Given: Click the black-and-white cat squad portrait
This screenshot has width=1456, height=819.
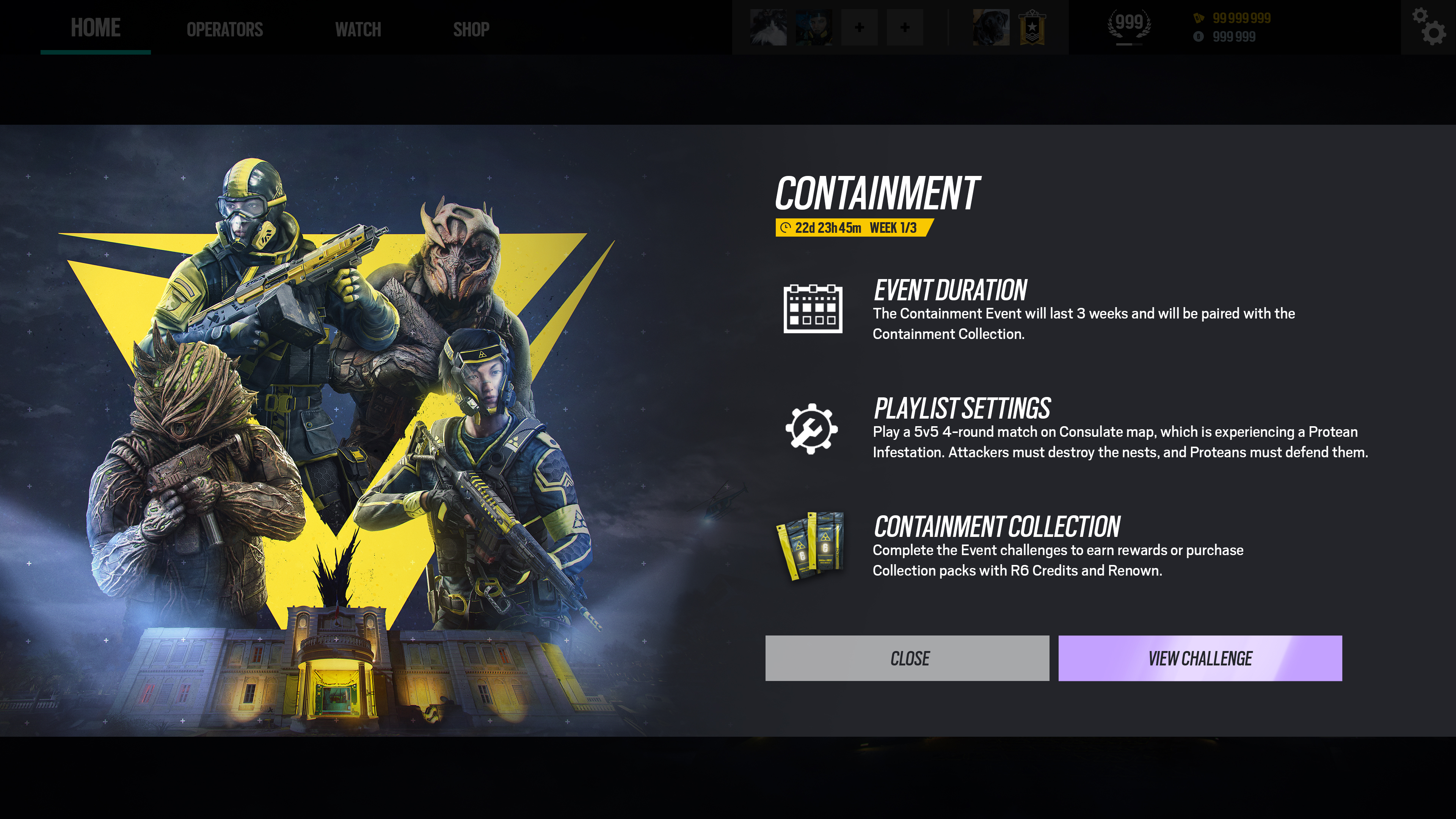Looking at the screenshot, I should click(x=768, y=27).
